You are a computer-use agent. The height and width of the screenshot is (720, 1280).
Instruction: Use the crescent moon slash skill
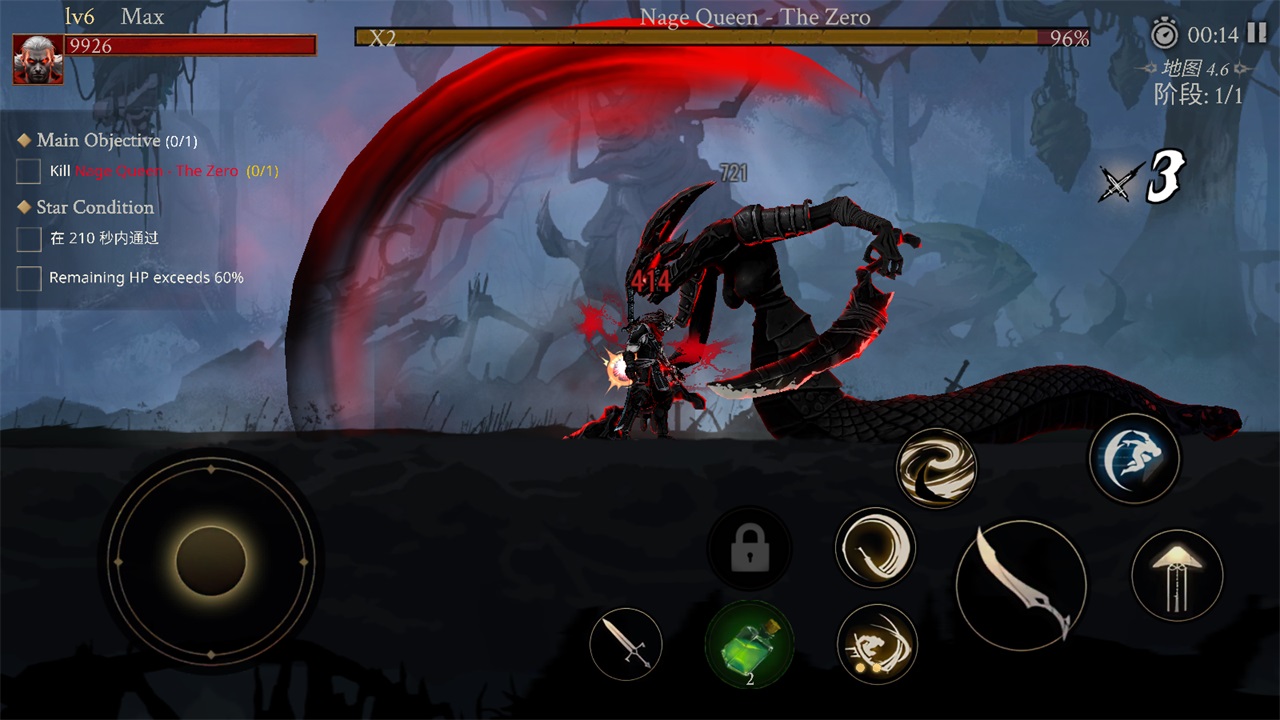[875, 548]
